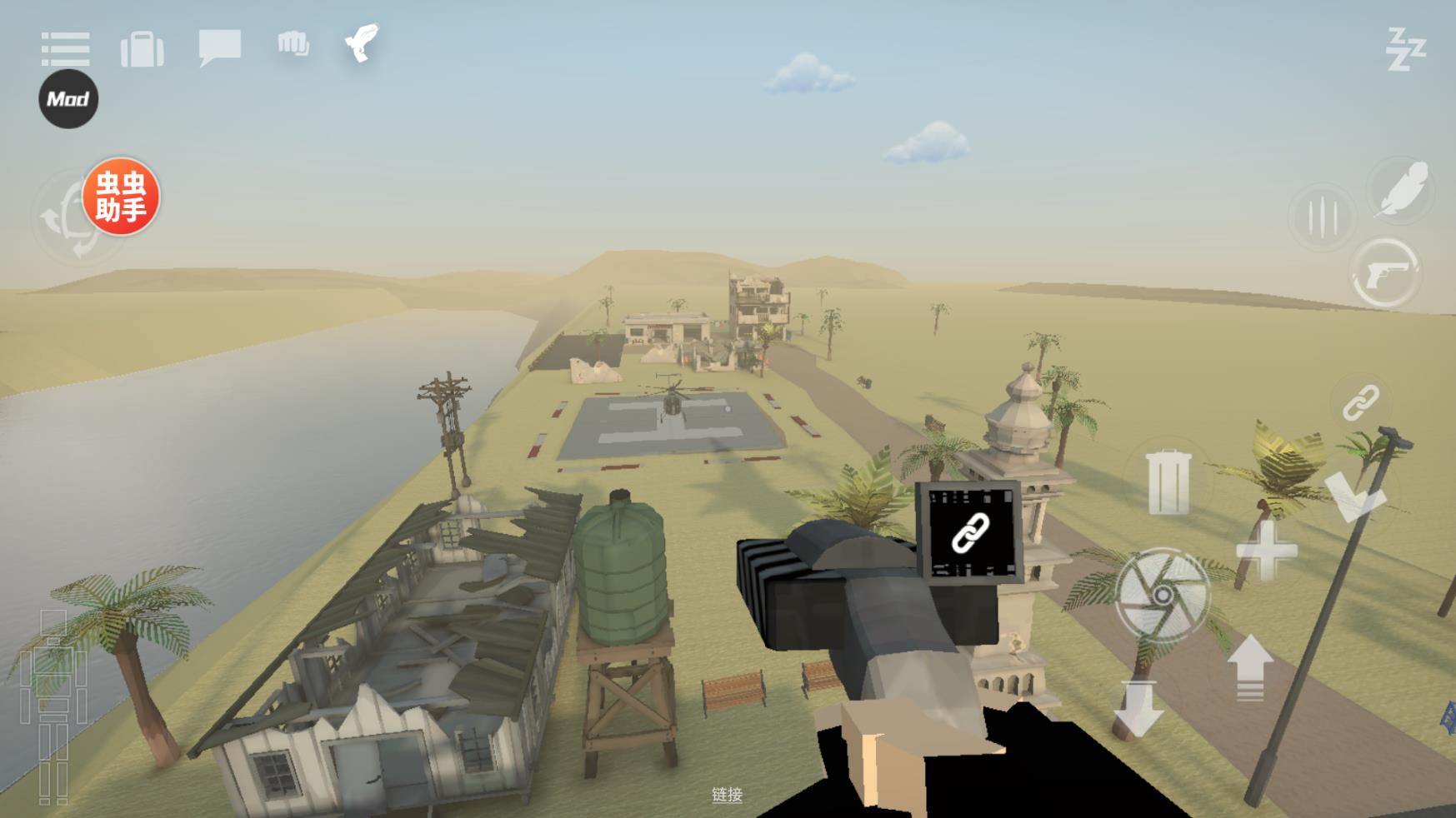
Task: Open the suitcase inventory
Action: (142, 50)
